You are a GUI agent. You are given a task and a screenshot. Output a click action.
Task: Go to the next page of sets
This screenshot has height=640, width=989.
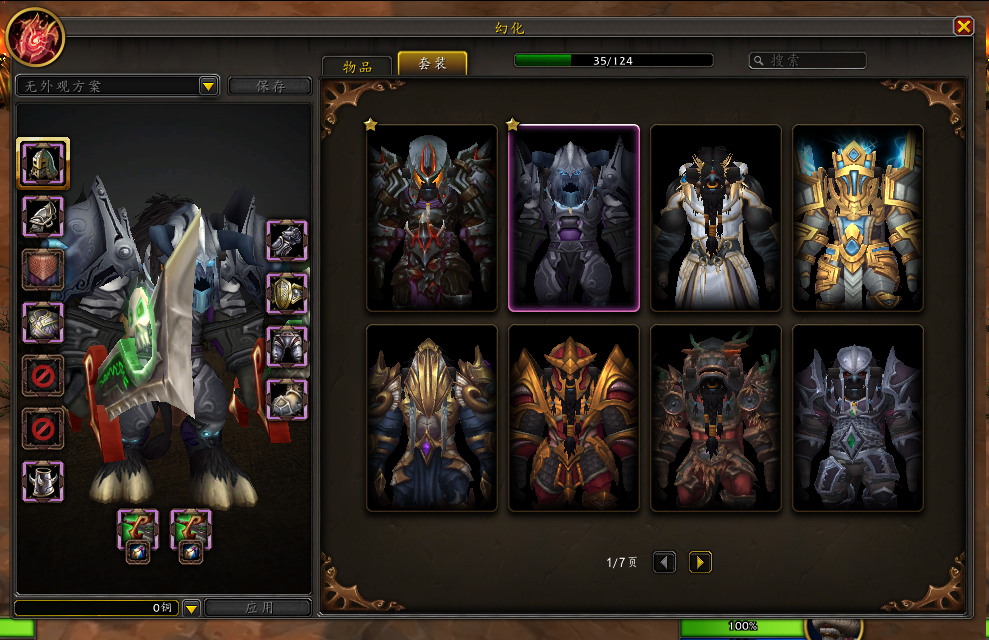tap(700, 562)
